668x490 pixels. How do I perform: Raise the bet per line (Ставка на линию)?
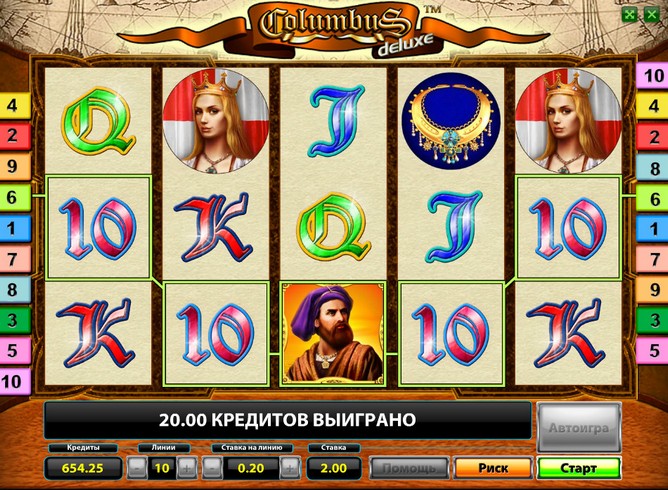pos(290,467)
